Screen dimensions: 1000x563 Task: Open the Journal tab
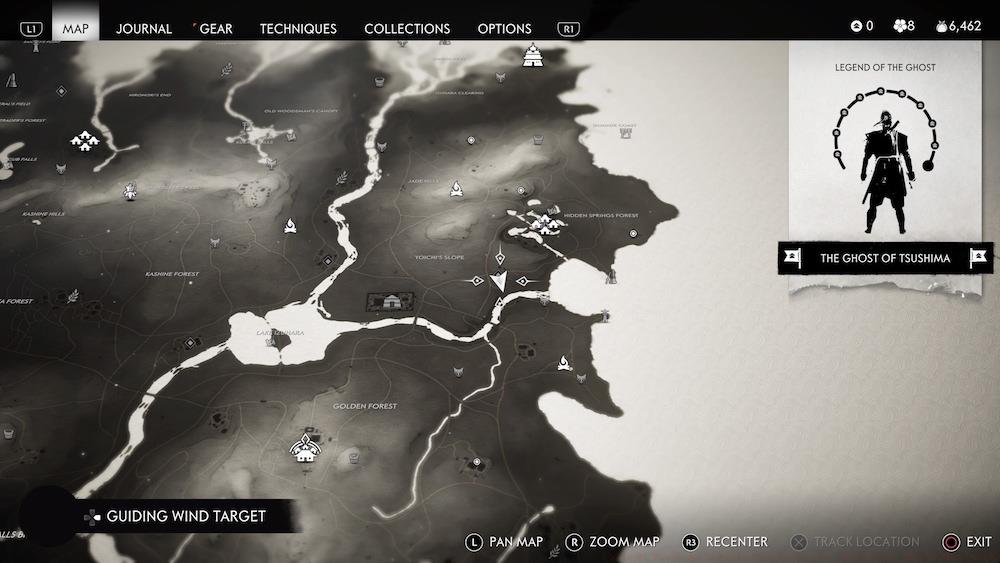(x=144, y=28)
